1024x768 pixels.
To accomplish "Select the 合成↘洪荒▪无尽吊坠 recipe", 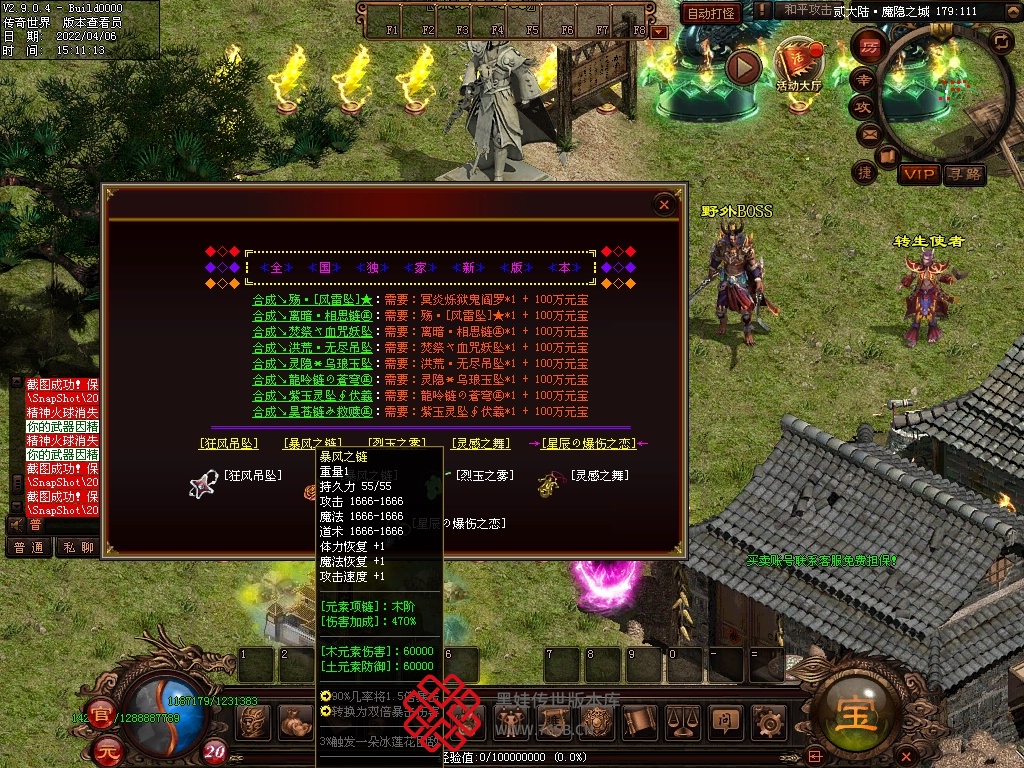I will pyautogui.click(x=312, y=347).
